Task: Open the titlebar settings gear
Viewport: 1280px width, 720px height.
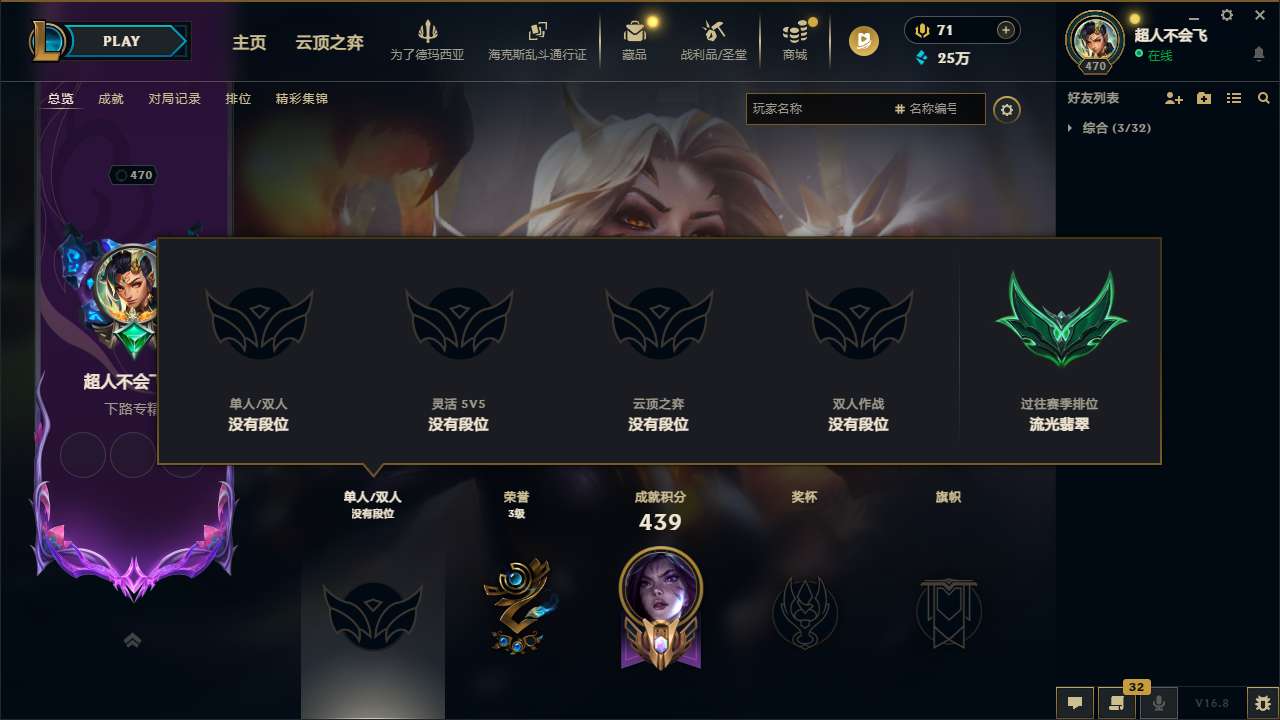Action: tap(1226, 15)
